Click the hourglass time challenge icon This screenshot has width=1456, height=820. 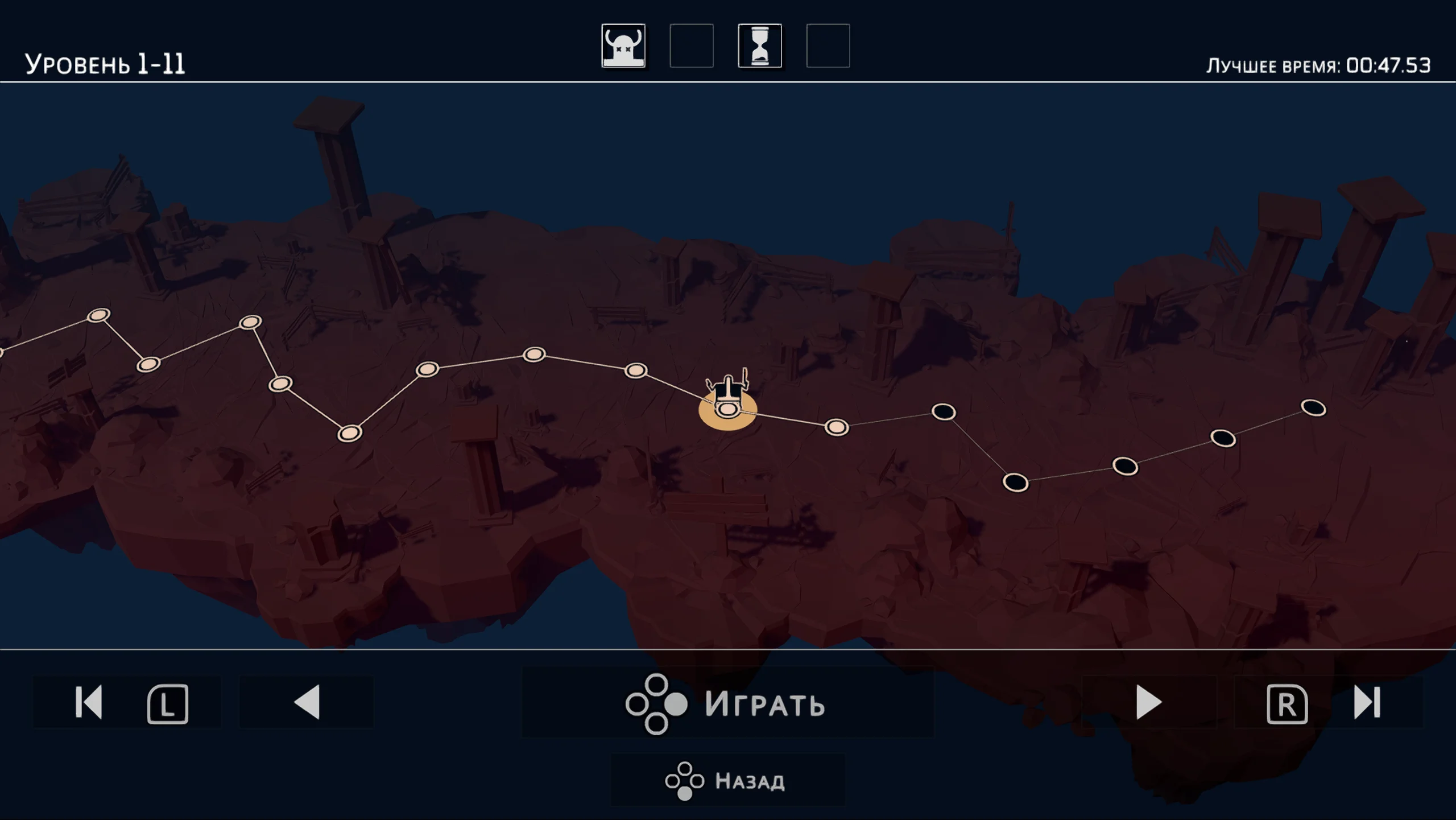point(760,46)
